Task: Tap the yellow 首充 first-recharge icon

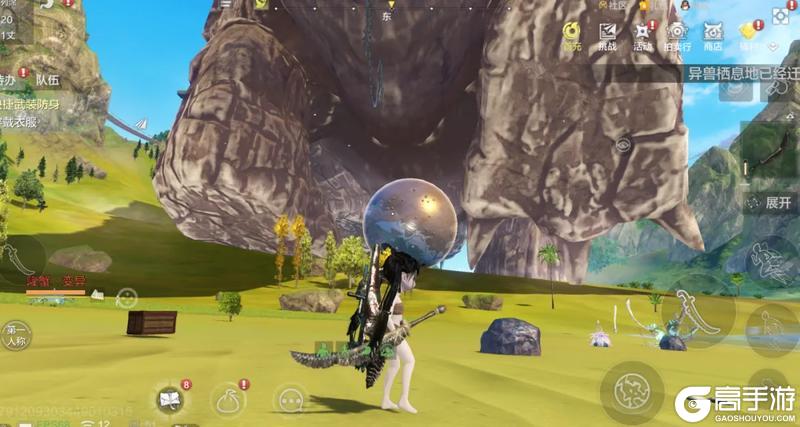Action: tap(572, 35)
